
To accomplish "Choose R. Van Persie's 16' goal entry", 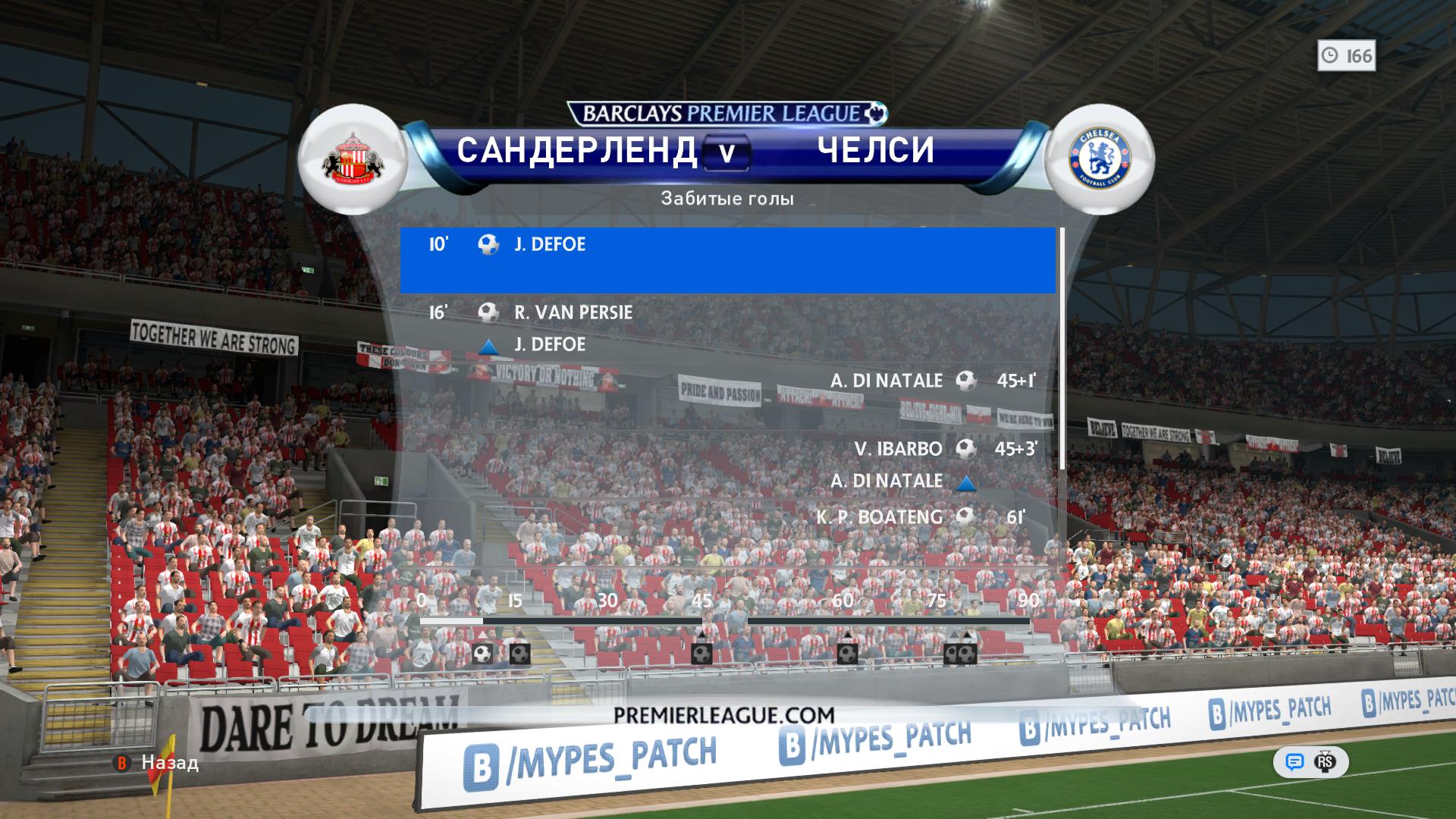I will [x=573, y=312].
